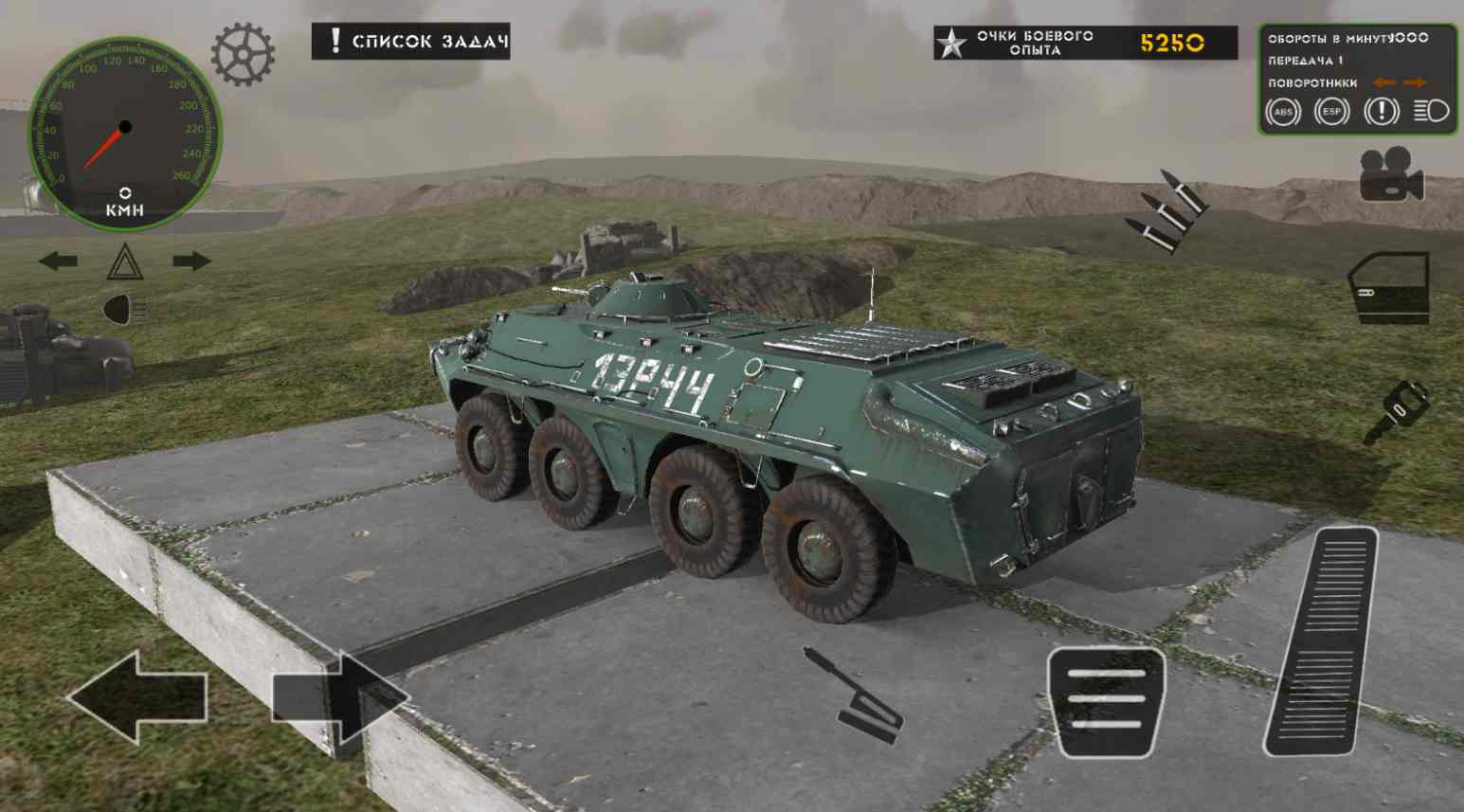Click the ESP indicator icon

pyautogui.click(x=1331, y=111)
